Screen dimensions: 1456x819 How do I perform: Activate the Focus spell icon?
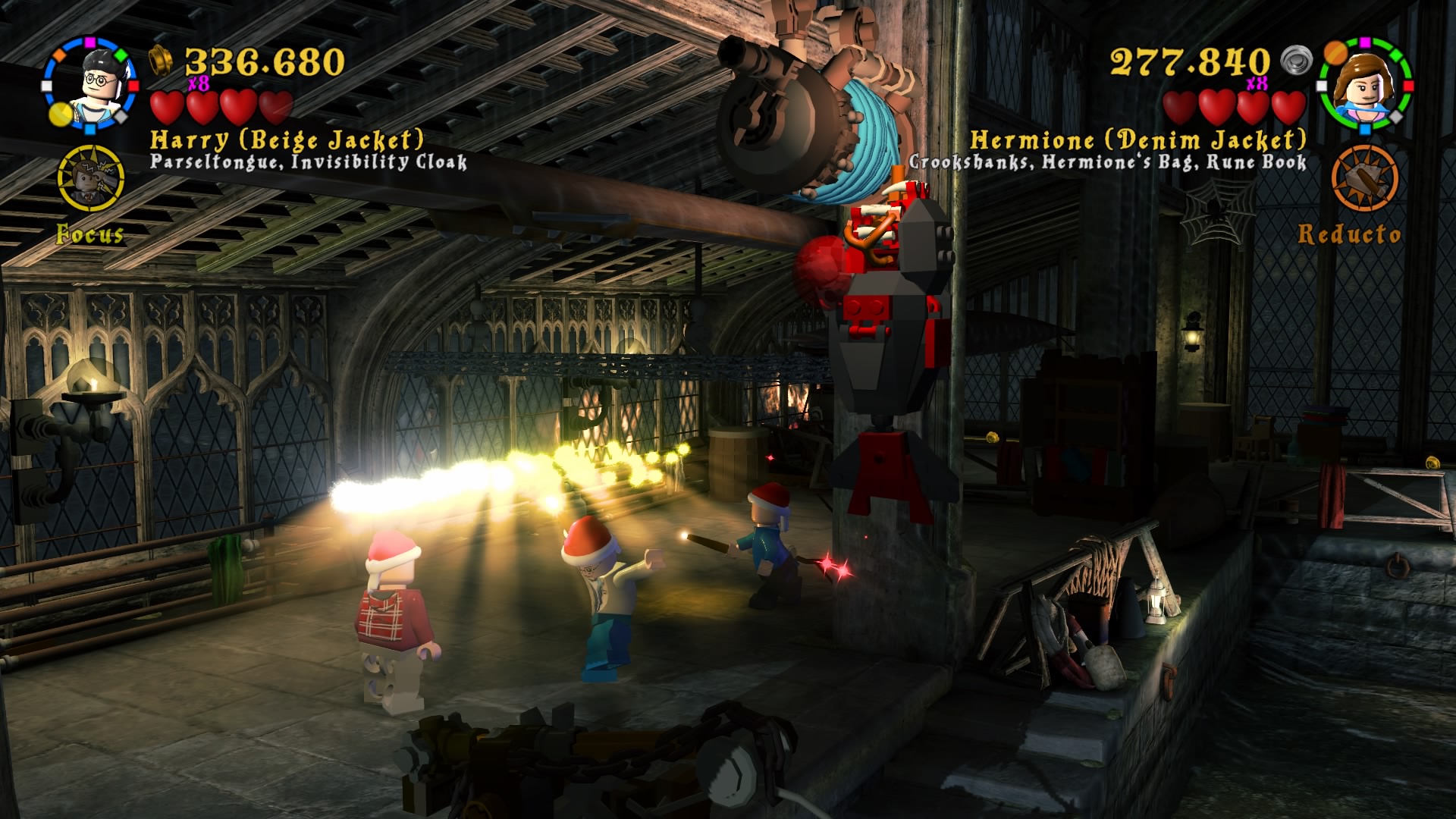(91, 179)
